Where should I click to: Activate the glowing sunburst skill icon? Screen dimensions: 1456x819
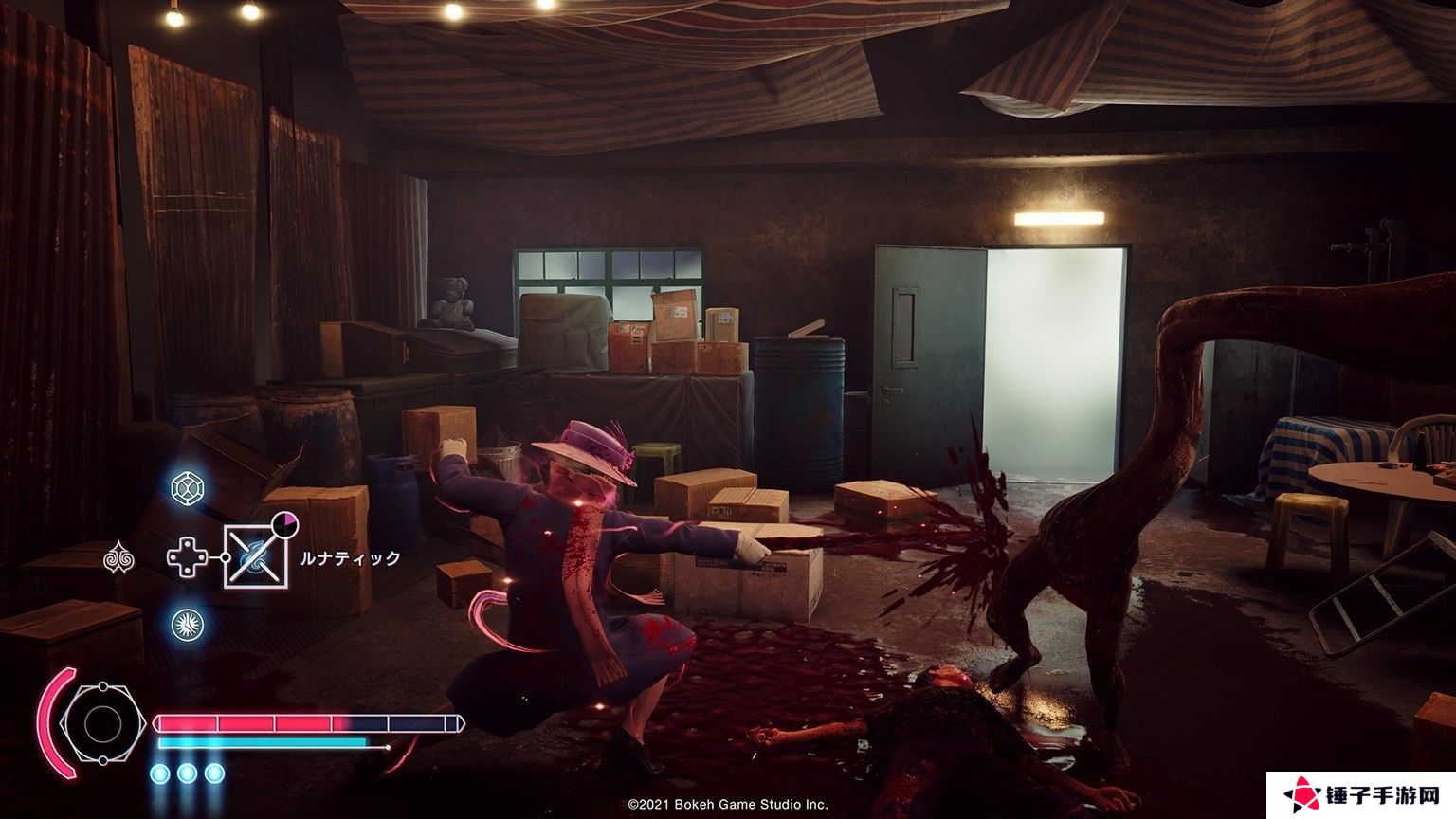point(187,625)
